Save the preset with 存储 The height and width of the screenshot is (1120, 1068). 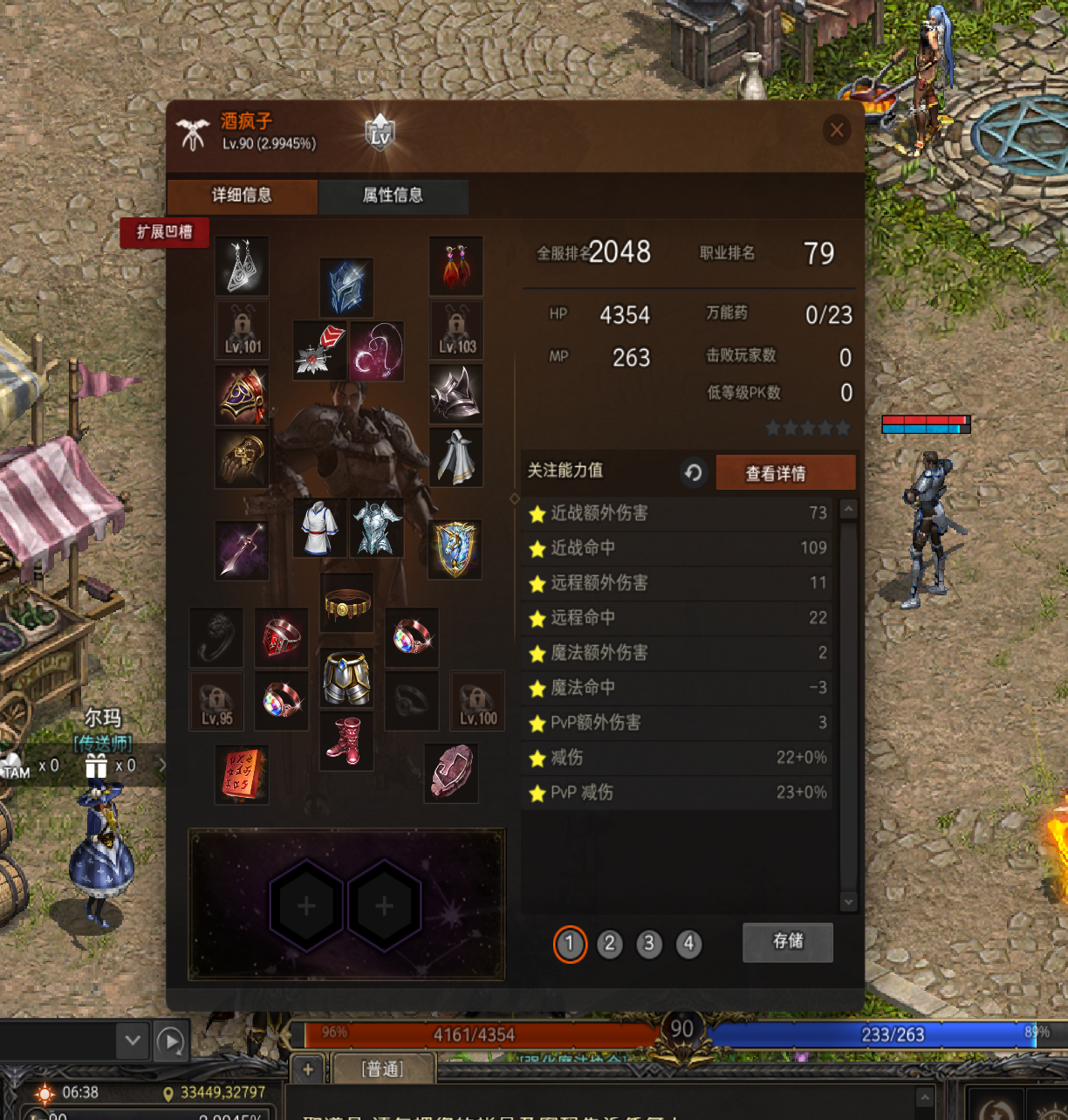pos(787,941)
